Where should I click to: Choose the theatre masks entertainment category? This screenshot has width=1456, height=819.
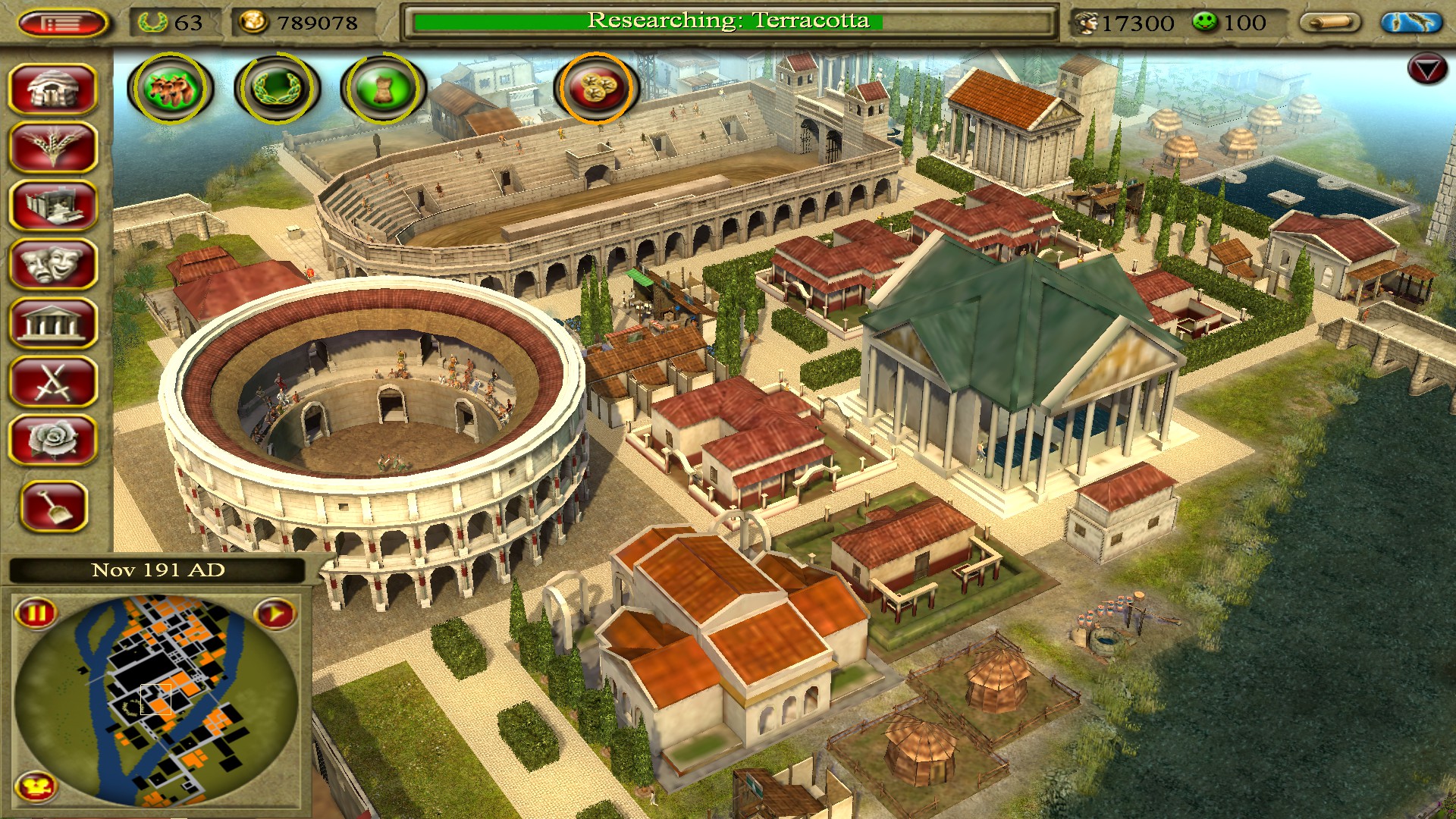(x=53, y=264)
